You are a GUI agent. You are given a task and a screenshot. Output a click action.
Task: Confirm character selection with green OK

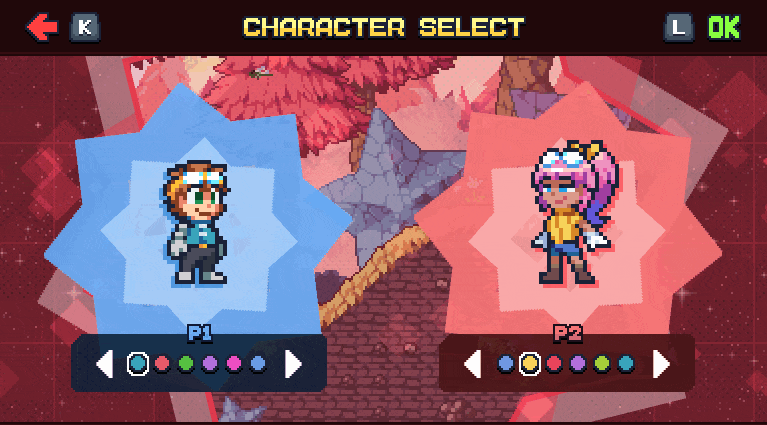tap(724, 27)
